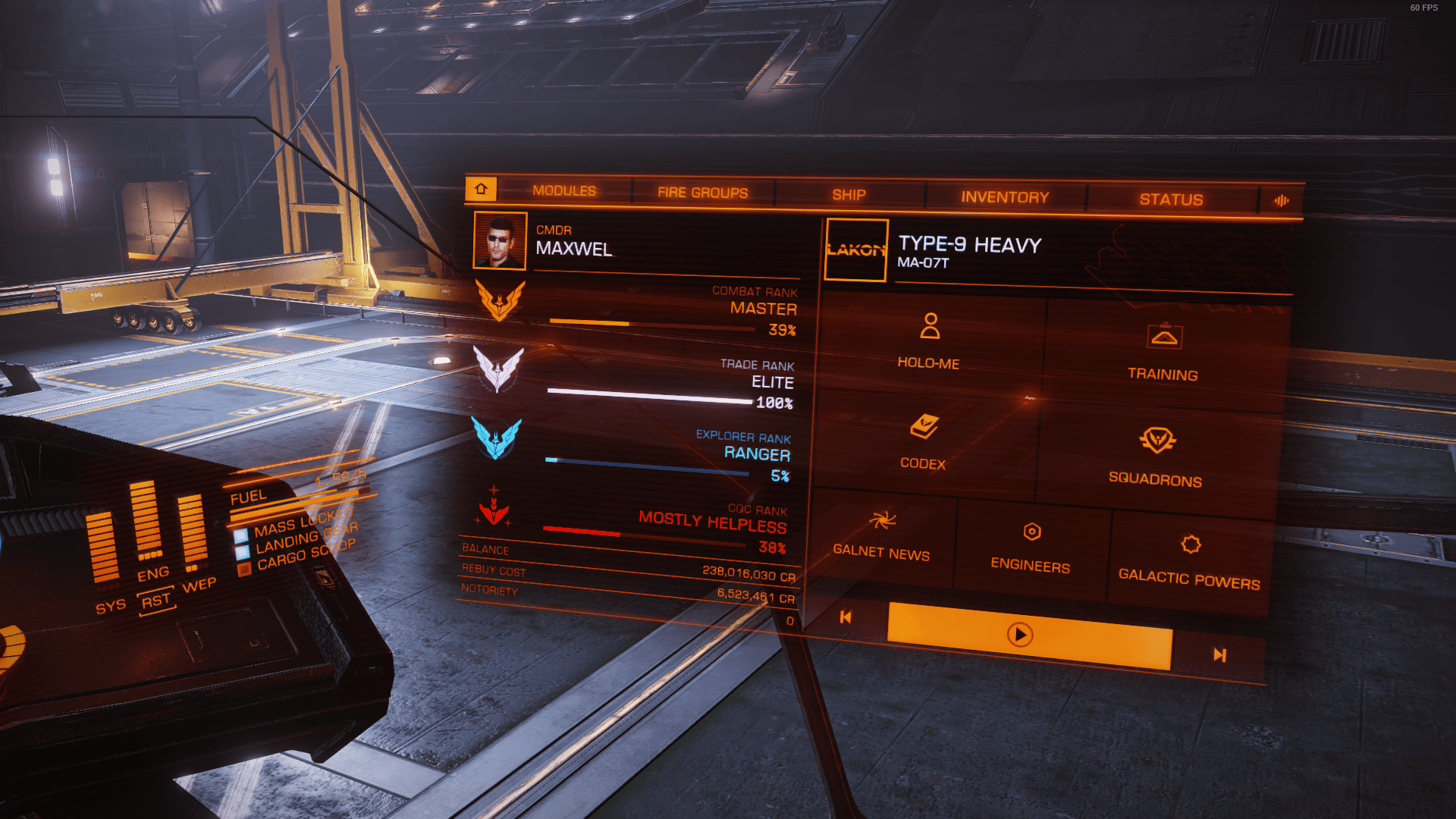This screenshot has height=819, width=1456.
Task: Select the Ship tab
Action: [x=849, y=195]
